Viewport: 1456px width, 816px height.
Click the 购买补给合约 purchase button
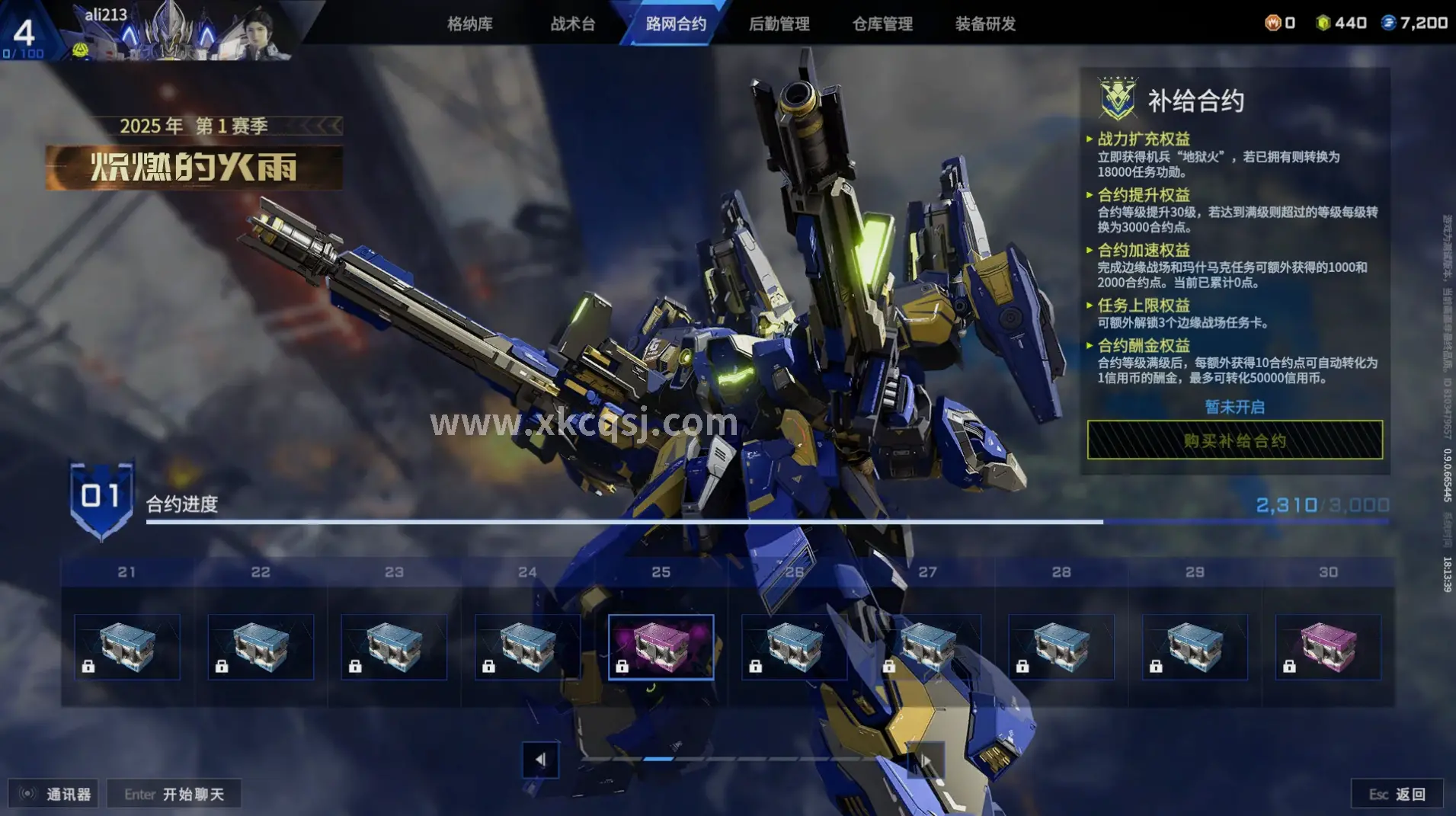[x=1234, y=440]
